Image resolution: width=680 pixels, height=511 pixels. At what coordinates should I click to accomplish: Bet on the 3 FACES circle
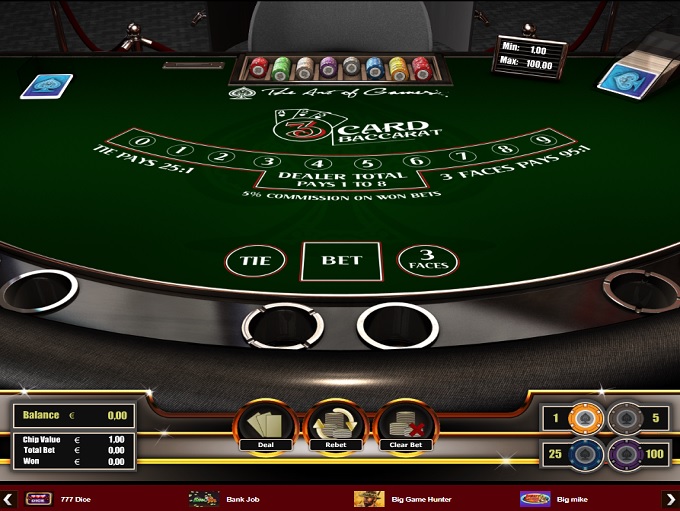[x=428, y=262]
